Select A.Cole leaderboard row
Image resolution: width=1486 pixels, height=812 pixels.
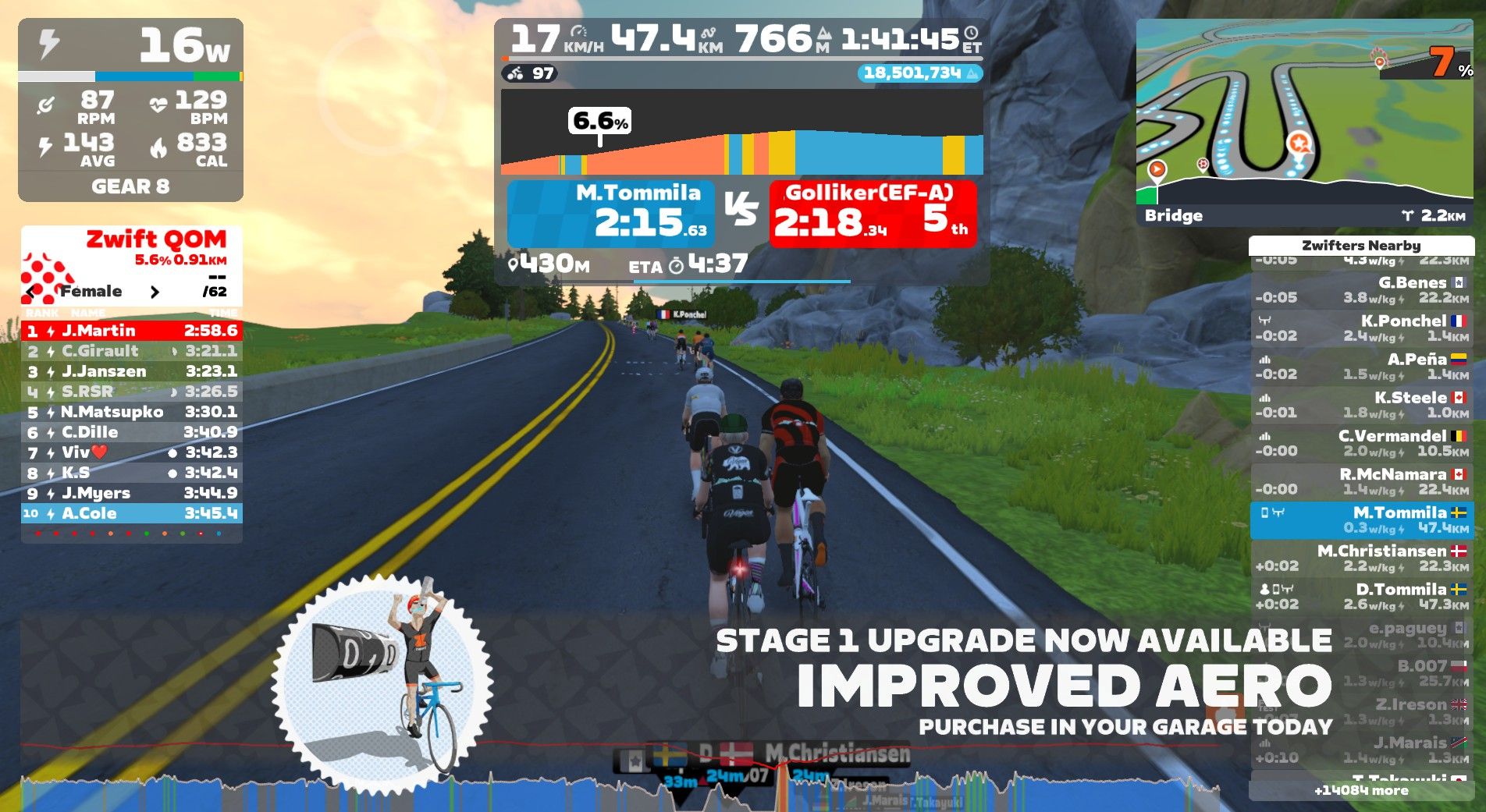click(x=131, y=513)
